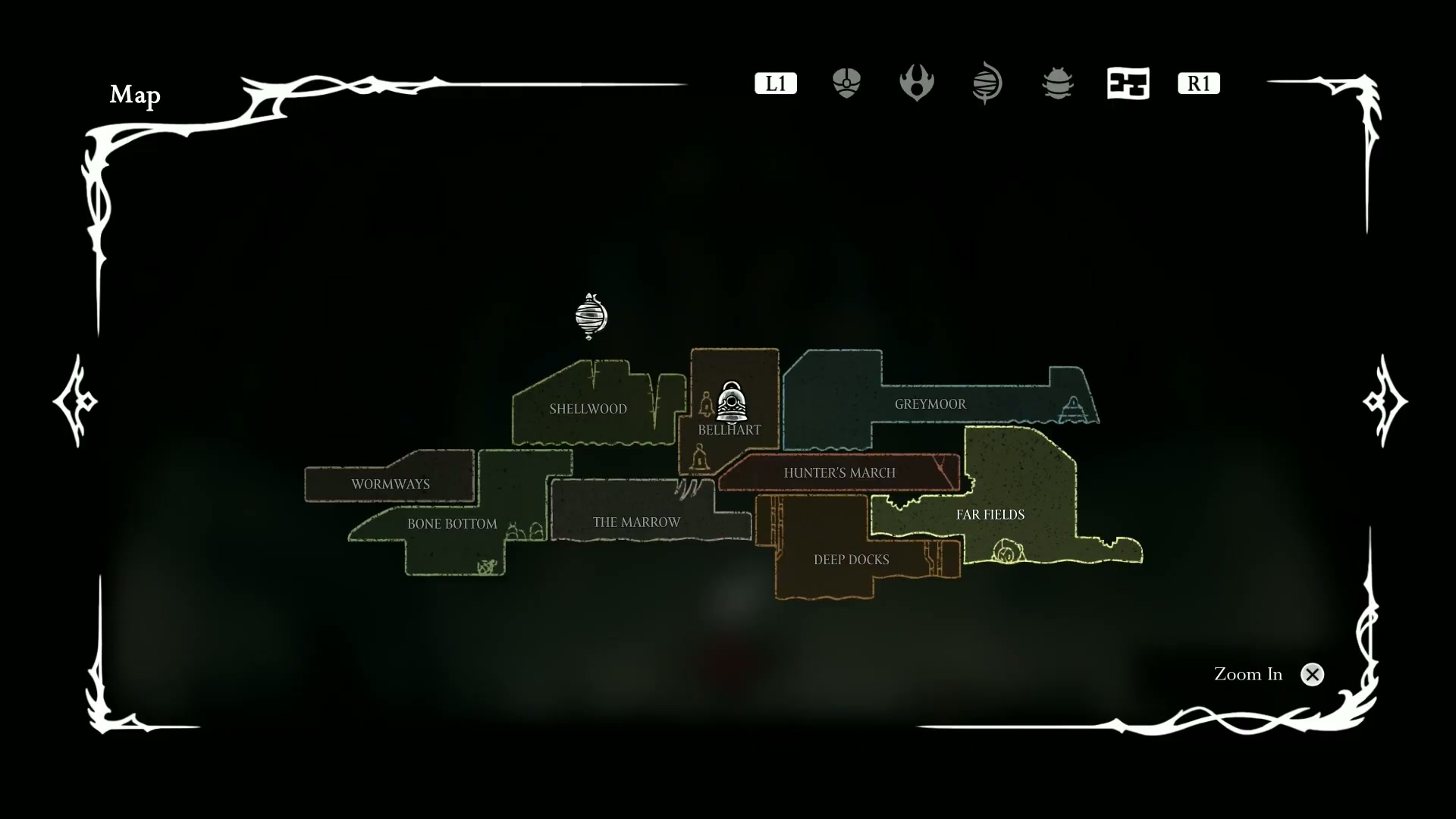
Task: Select the Greymoor region
Action: pos(930,404)
